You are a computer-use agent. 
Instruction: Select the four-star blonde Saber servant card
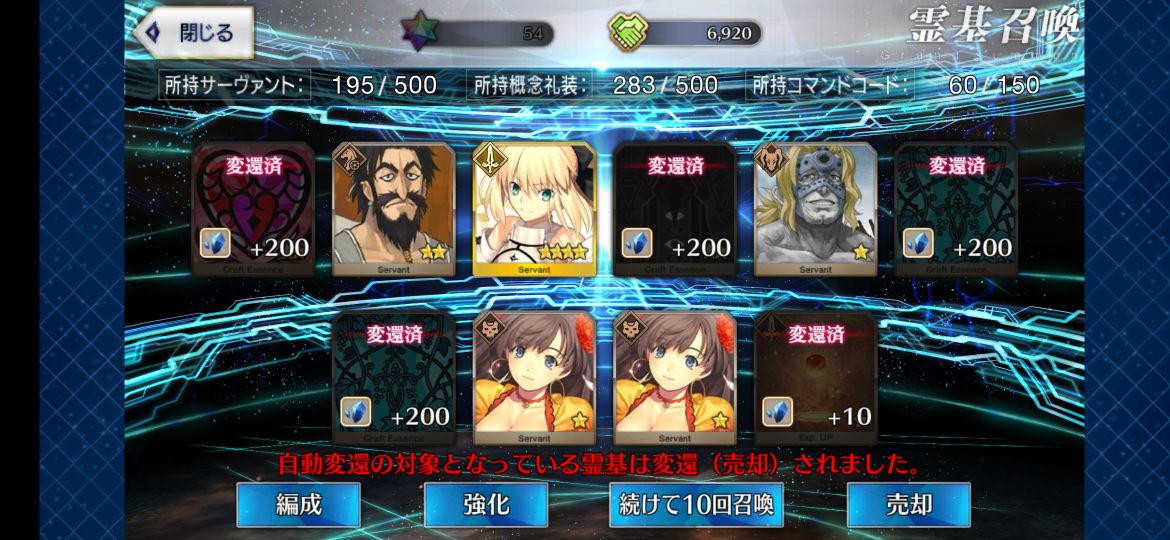tap(534, 209)
